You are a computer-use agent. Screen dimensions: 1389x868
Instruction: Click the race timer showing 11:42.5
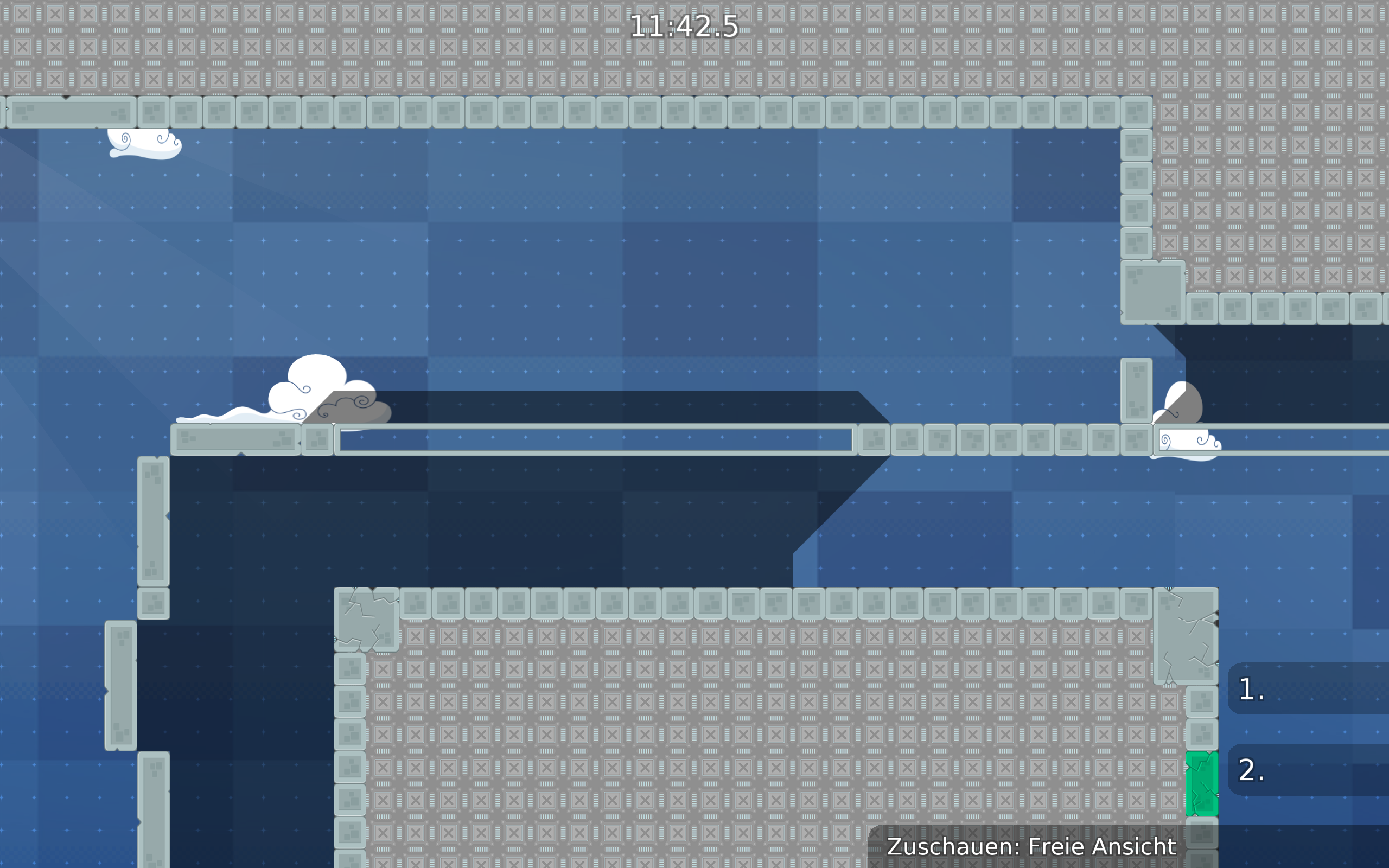(683, 26)
